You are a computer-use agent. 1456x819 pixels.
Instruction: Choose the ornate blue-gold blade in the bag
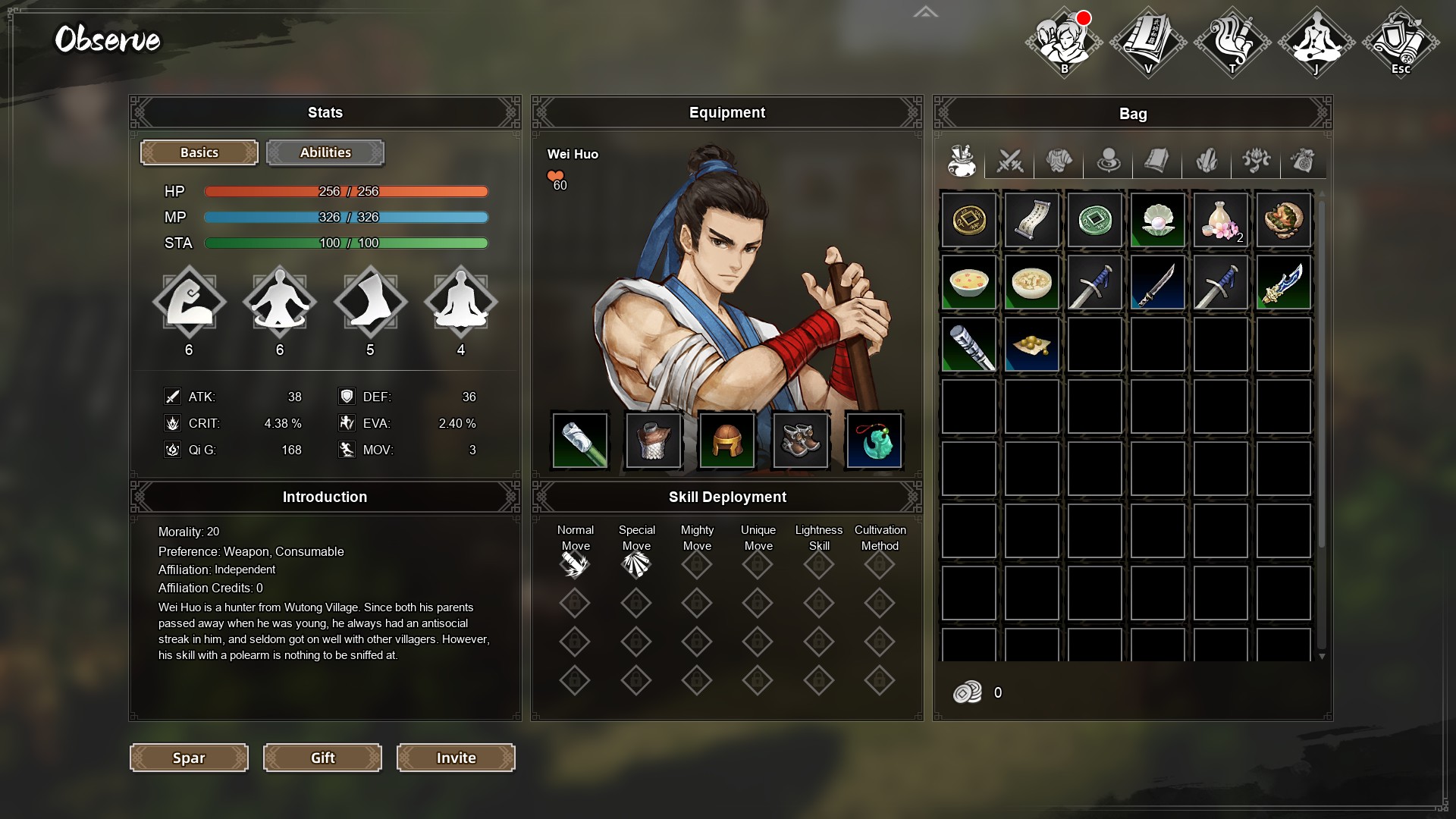pos(1284,283)
